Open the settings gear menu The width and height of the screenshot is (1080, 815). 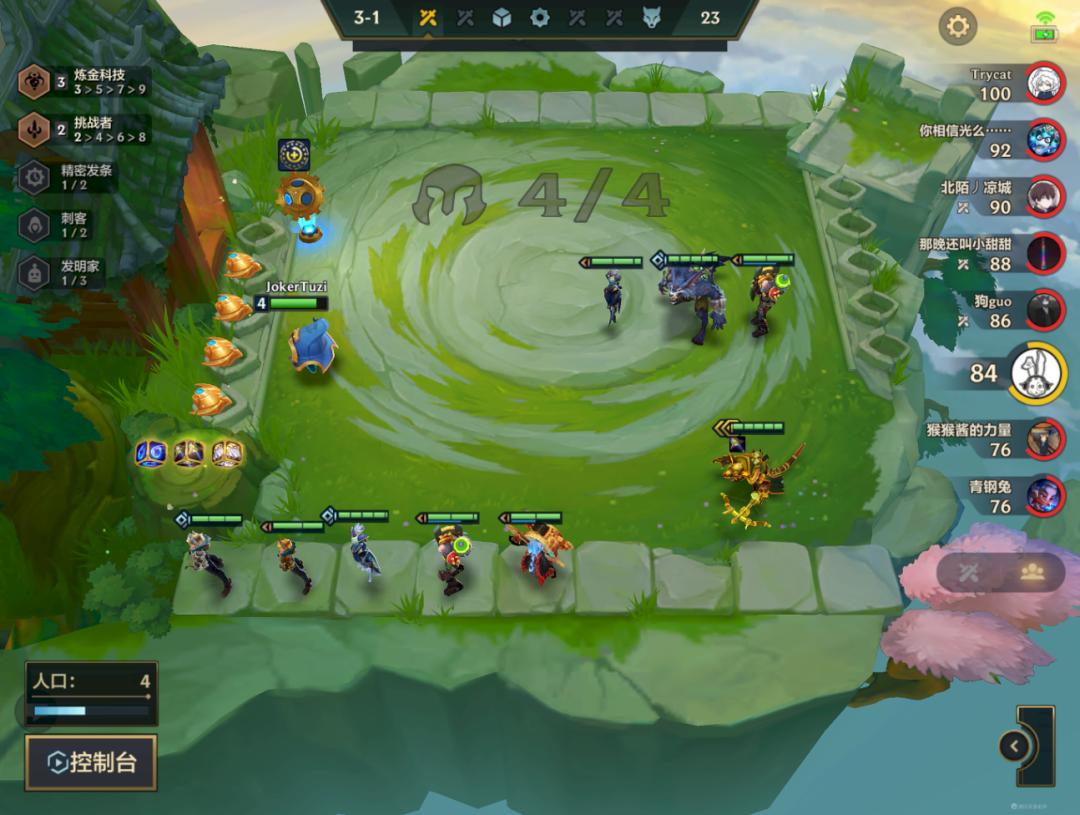point(957,26)
